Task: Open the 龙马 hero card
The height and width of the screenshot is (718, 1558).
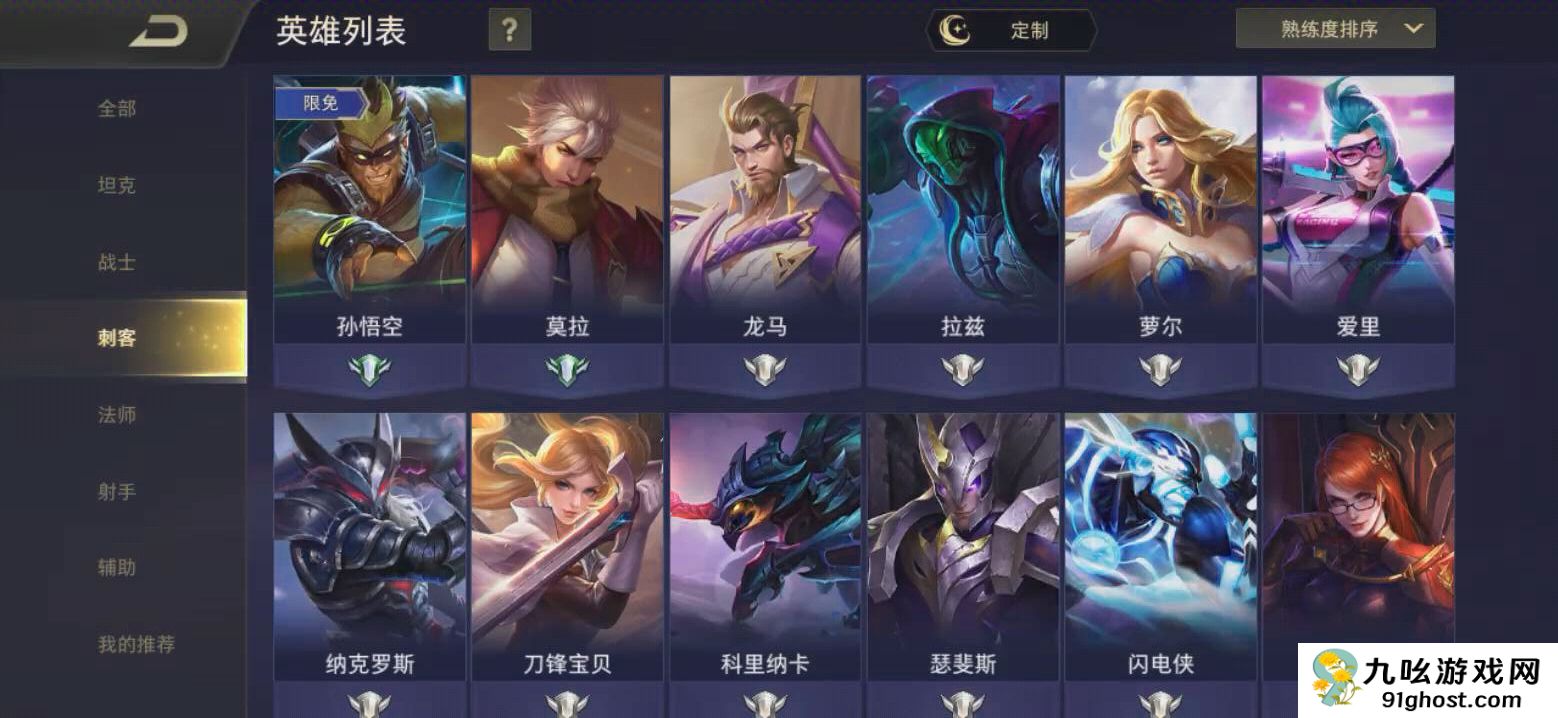Action: (x=766, y=210)
